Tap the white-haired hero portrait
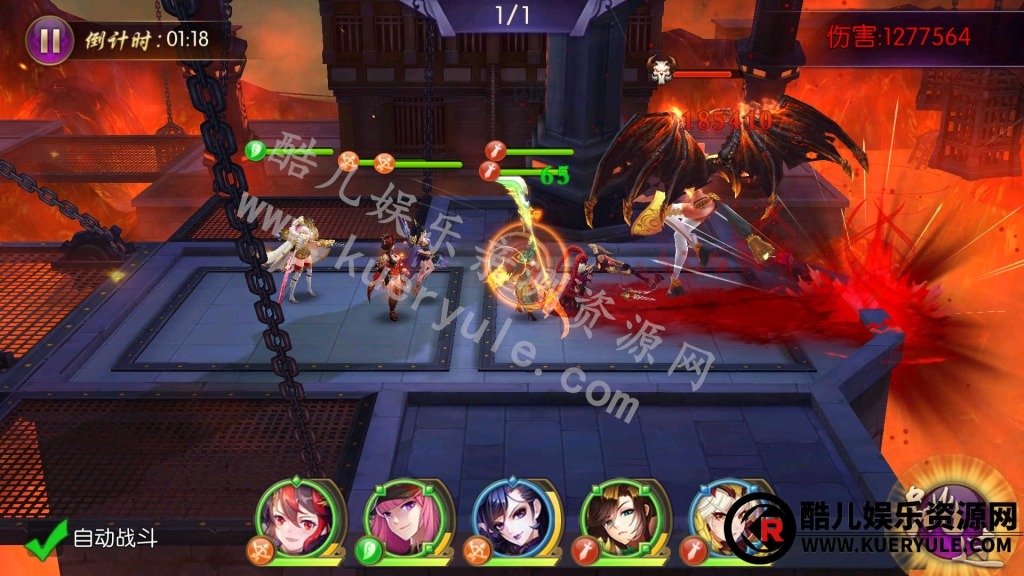Viewport: 1024px width, 576px height. pos(718,517)
